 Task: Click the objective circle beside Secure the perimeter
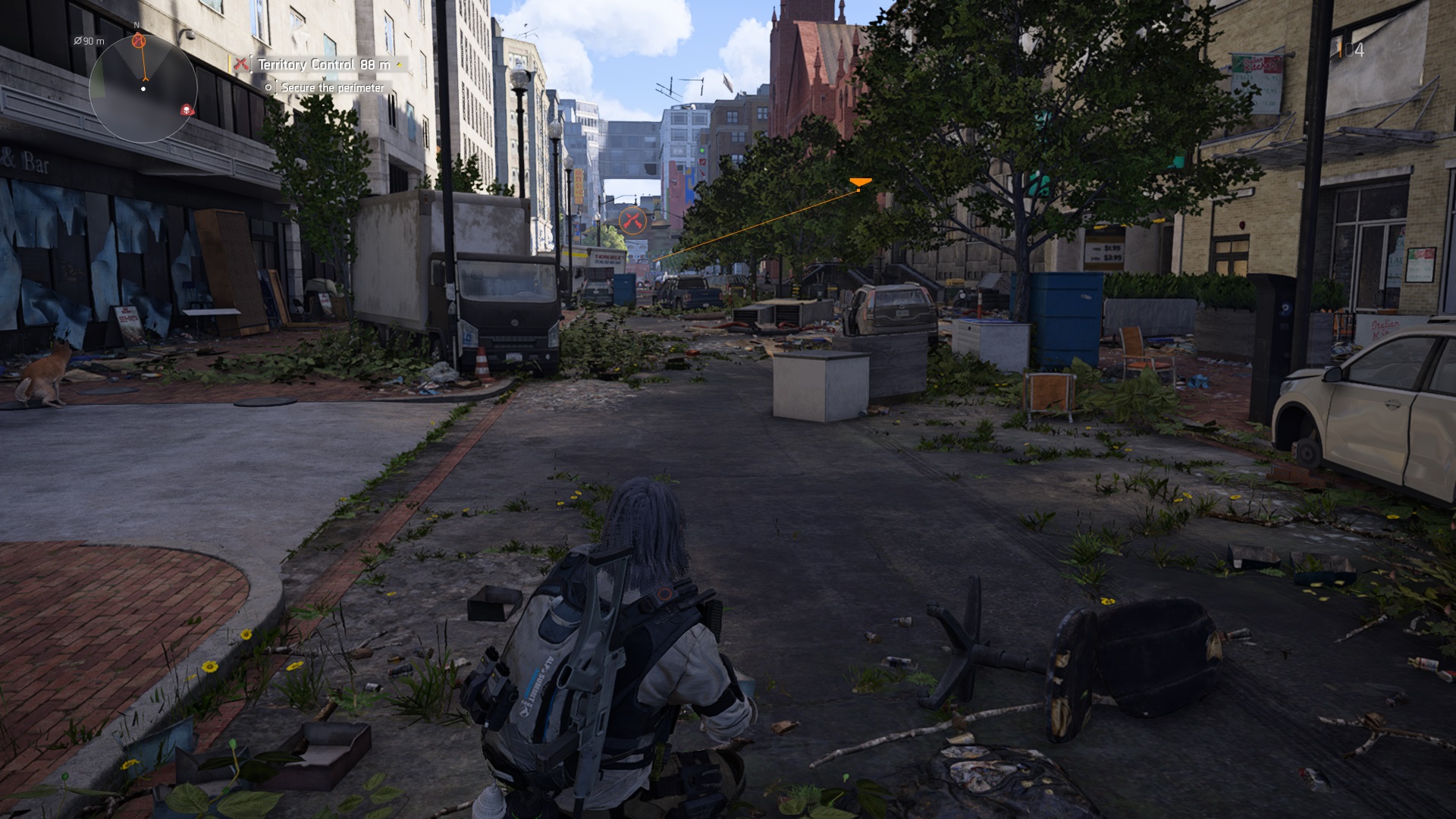268,87
